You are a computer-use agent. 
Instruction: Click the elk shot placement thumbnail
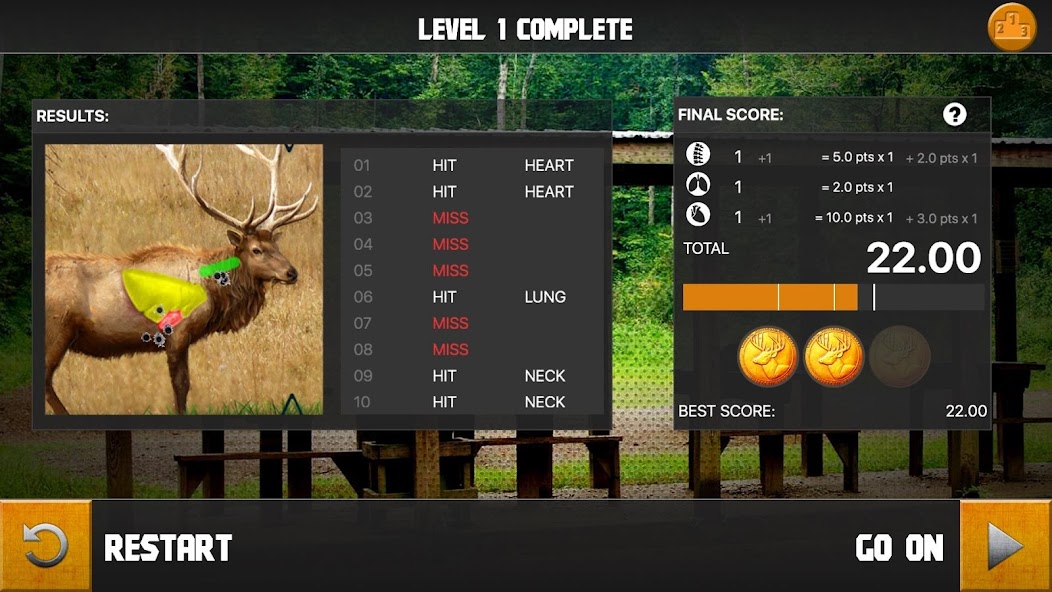click(x=184, y=279)
